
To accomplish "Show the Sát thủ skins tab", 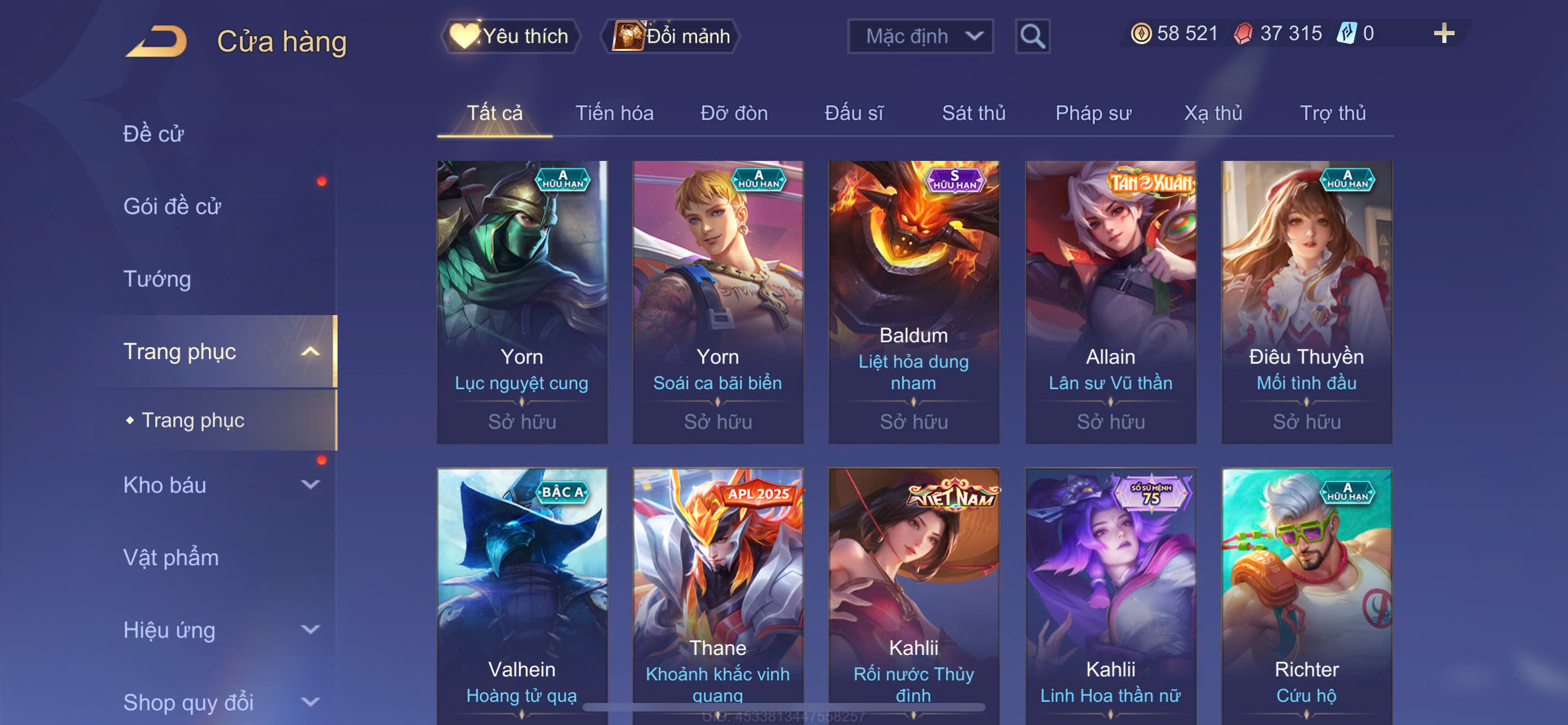I will (x=973, y=113).
